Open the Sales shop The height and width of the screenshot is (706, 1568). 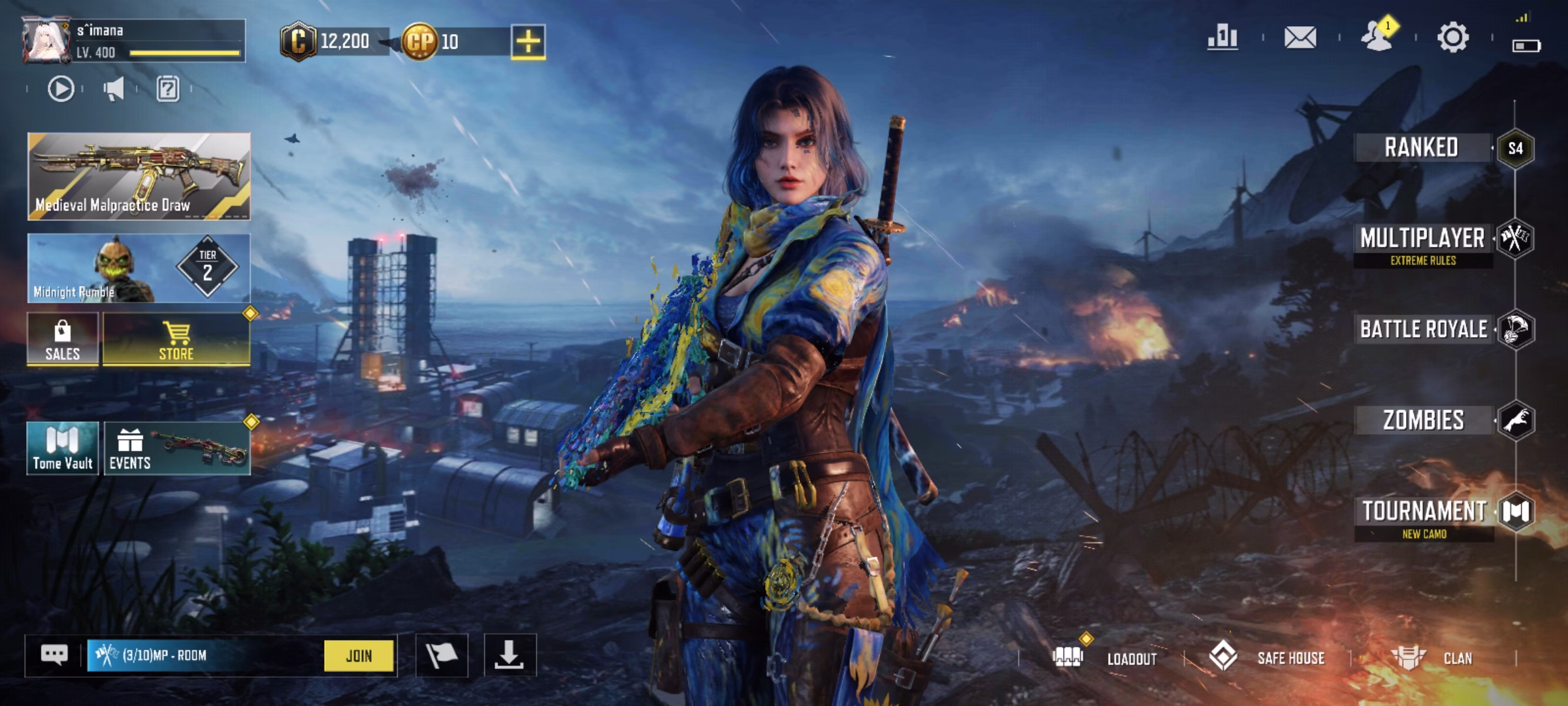(x=63, y=340)
